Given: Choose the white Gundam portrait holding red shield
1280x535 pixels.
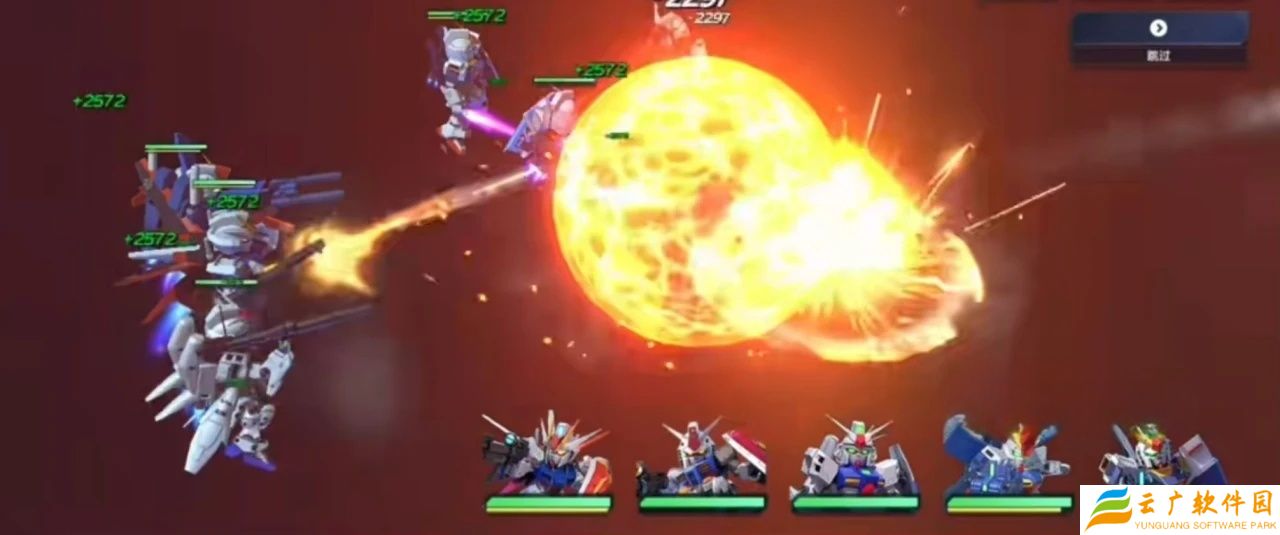Looking at the screenshot, I should (x=700, y=460).
